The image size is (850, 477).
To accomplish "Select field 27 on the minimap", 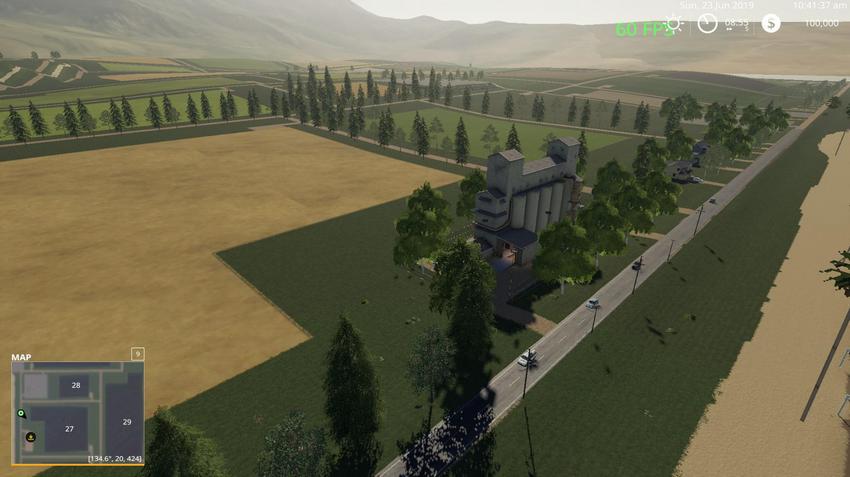I will [69, 429].
